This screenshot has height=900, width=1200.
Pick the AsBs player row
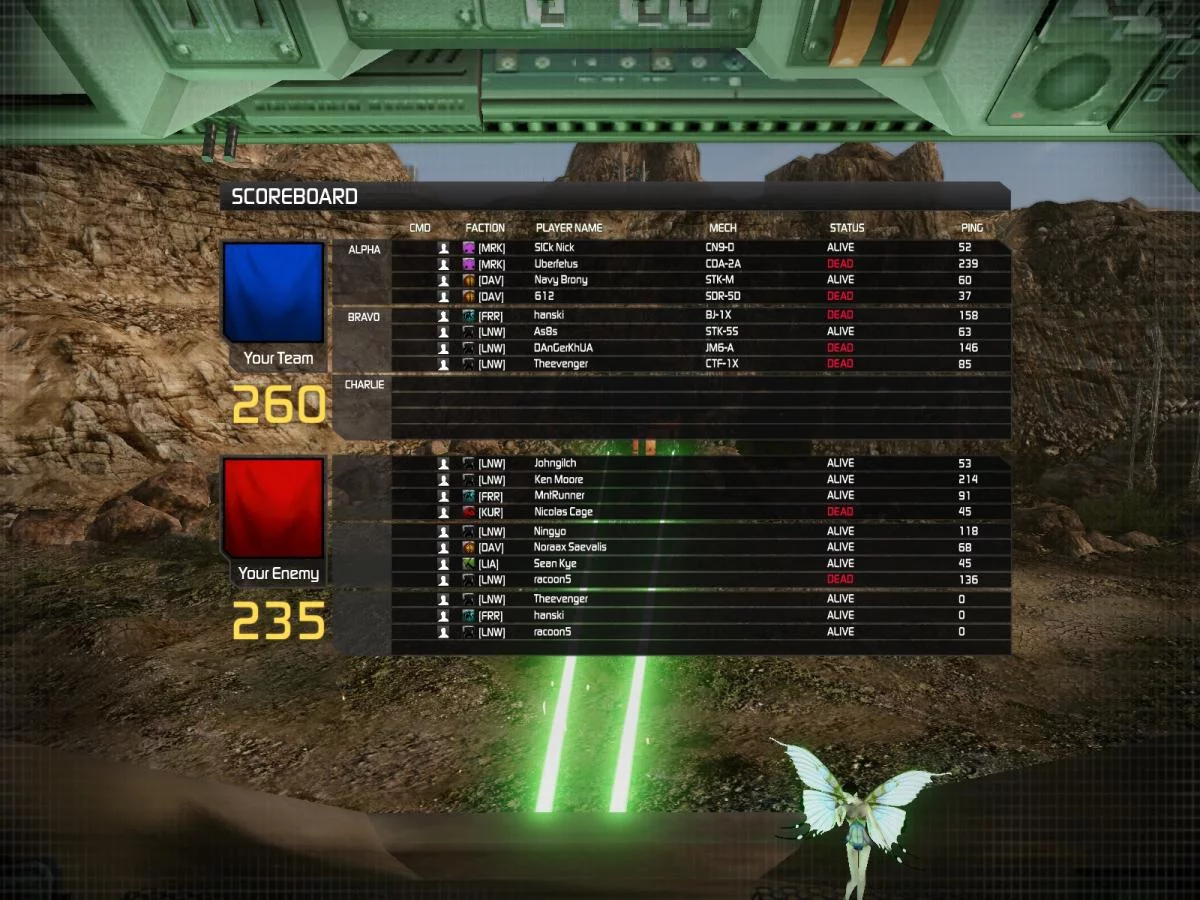546,332
